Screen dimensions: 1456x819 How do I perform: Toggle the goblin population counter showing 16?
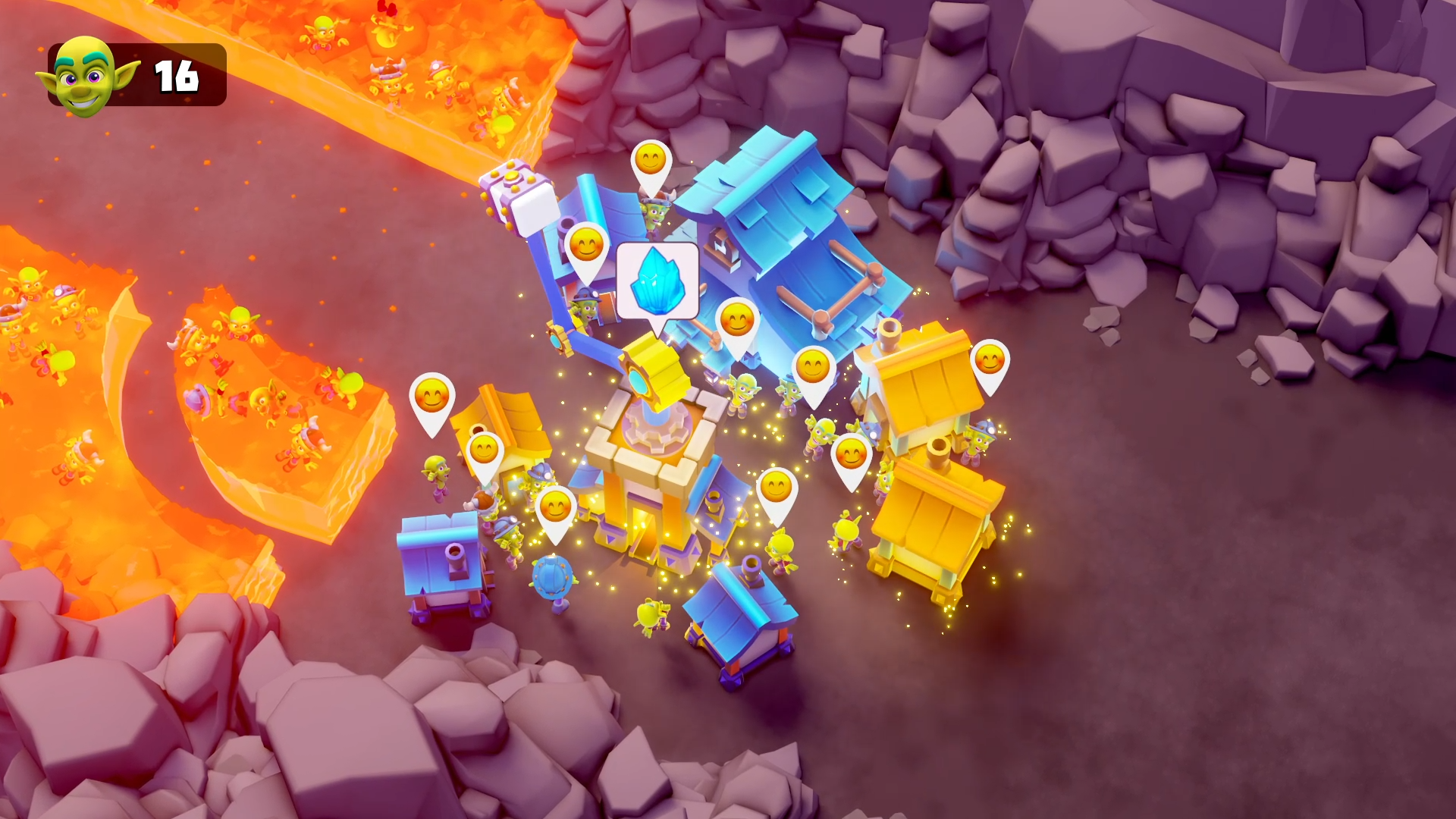click(x=174, y=76)
